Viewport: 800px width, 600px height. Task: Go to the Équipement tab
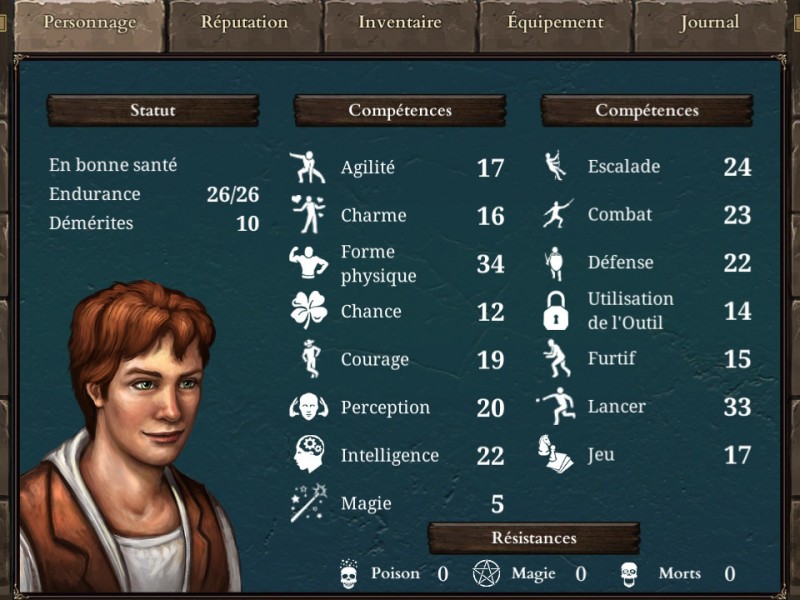tap(555, 22)
